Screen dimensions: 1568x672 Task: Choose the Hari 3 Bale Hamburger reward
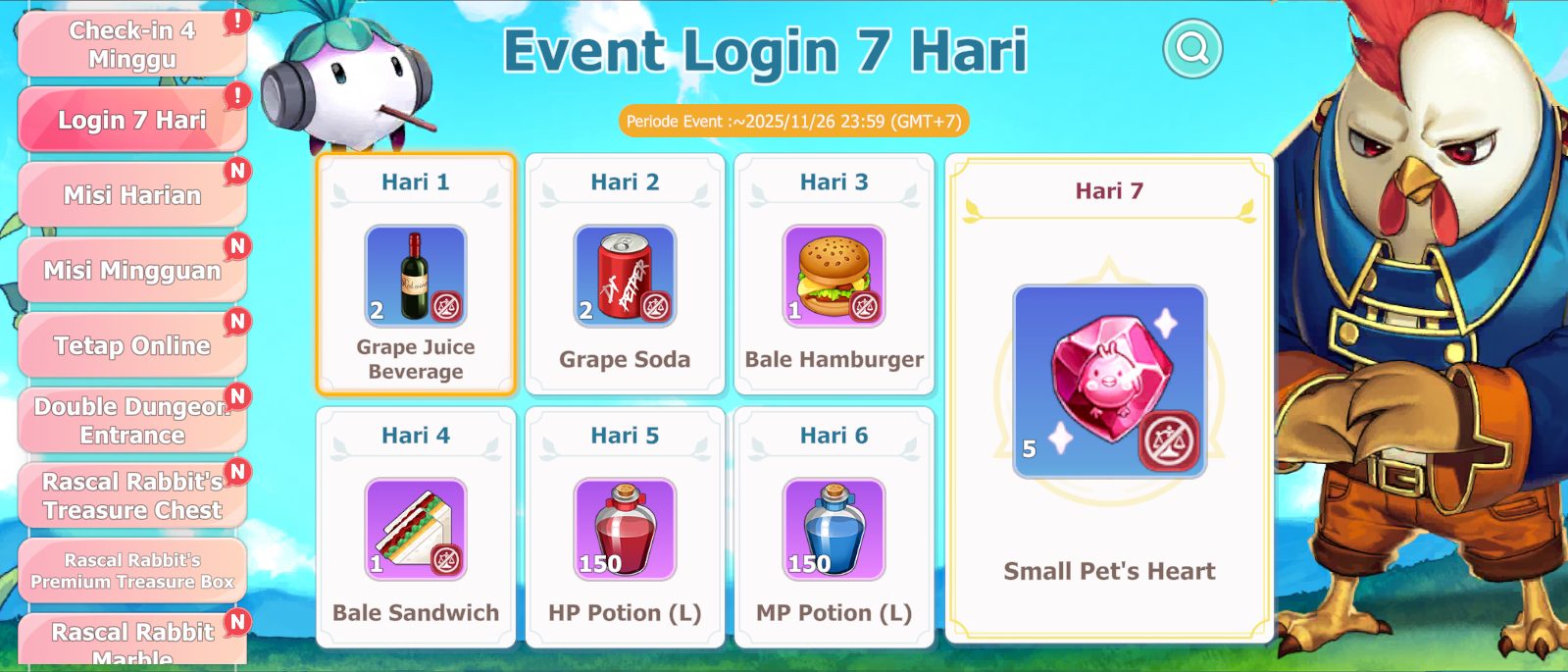834,275
